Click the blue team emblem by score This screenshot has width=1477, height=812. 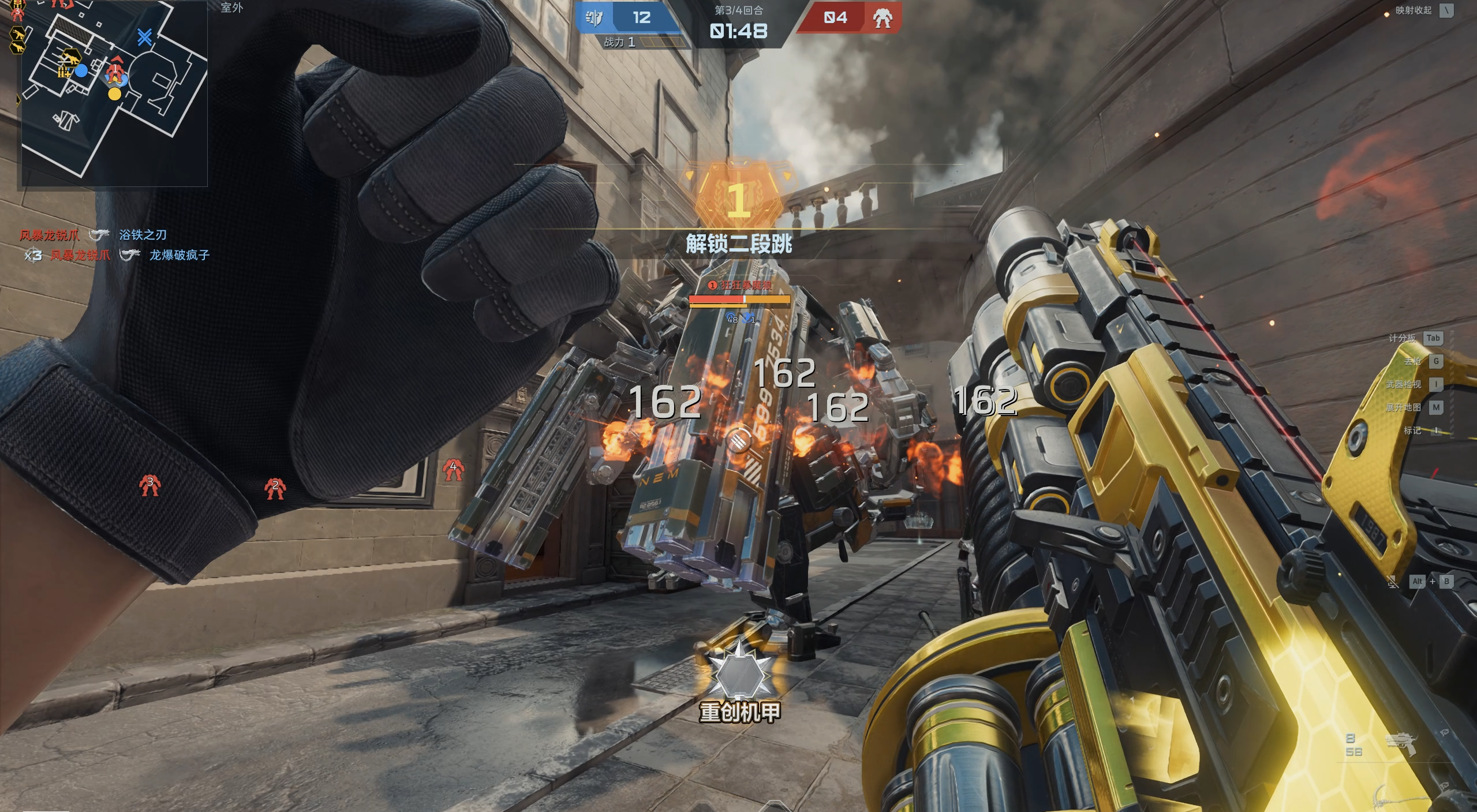(594, 18)
